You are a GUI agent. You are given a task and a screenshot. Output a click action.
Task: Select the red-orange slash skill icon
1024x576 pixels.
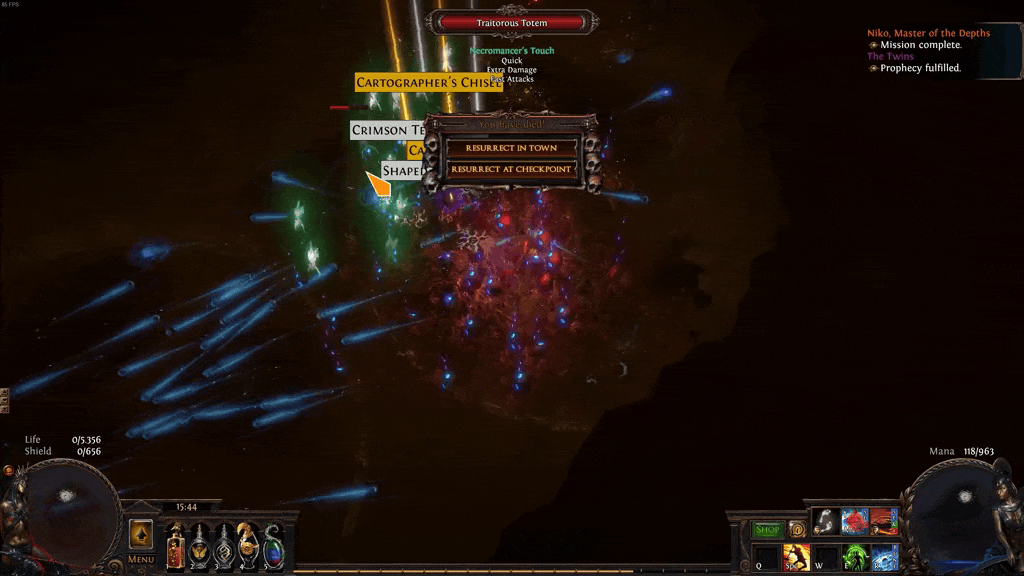click(x=883, y=521)
